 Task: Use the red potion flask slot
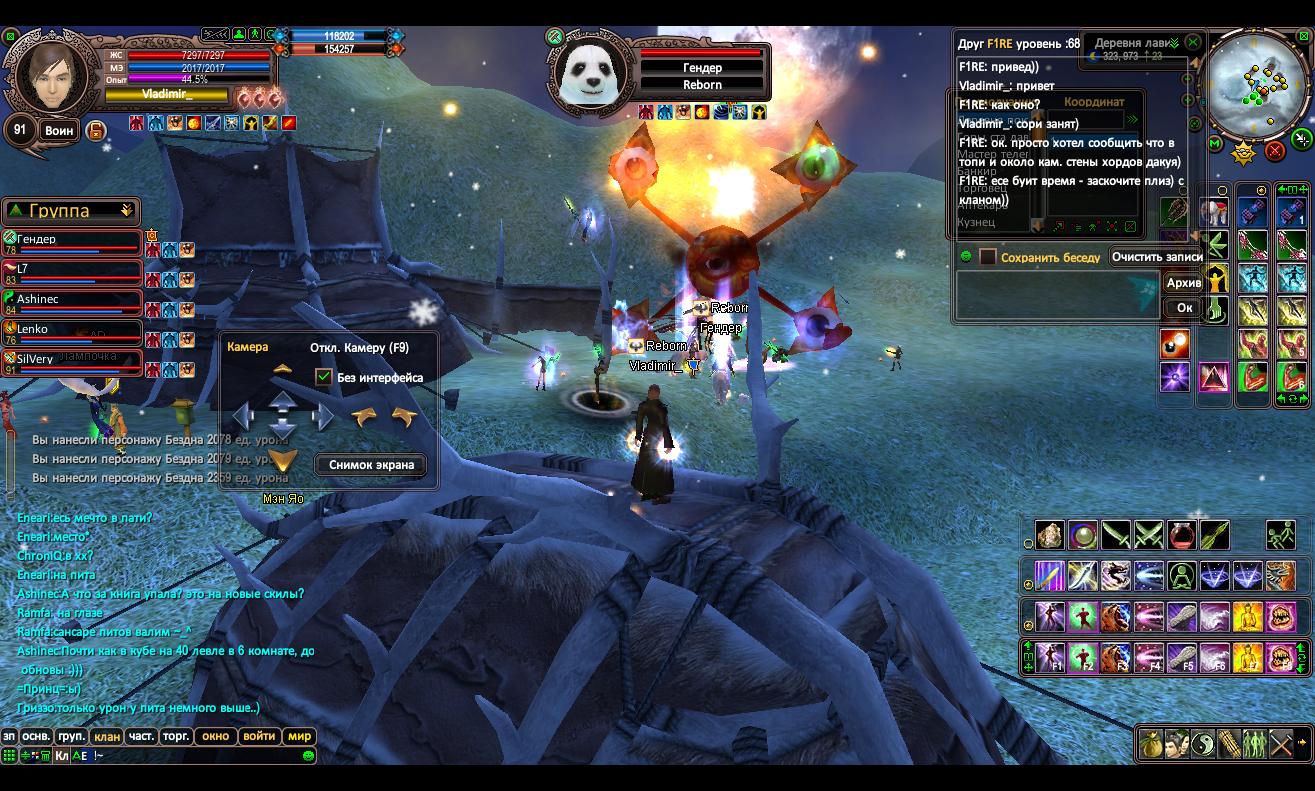1182,535
